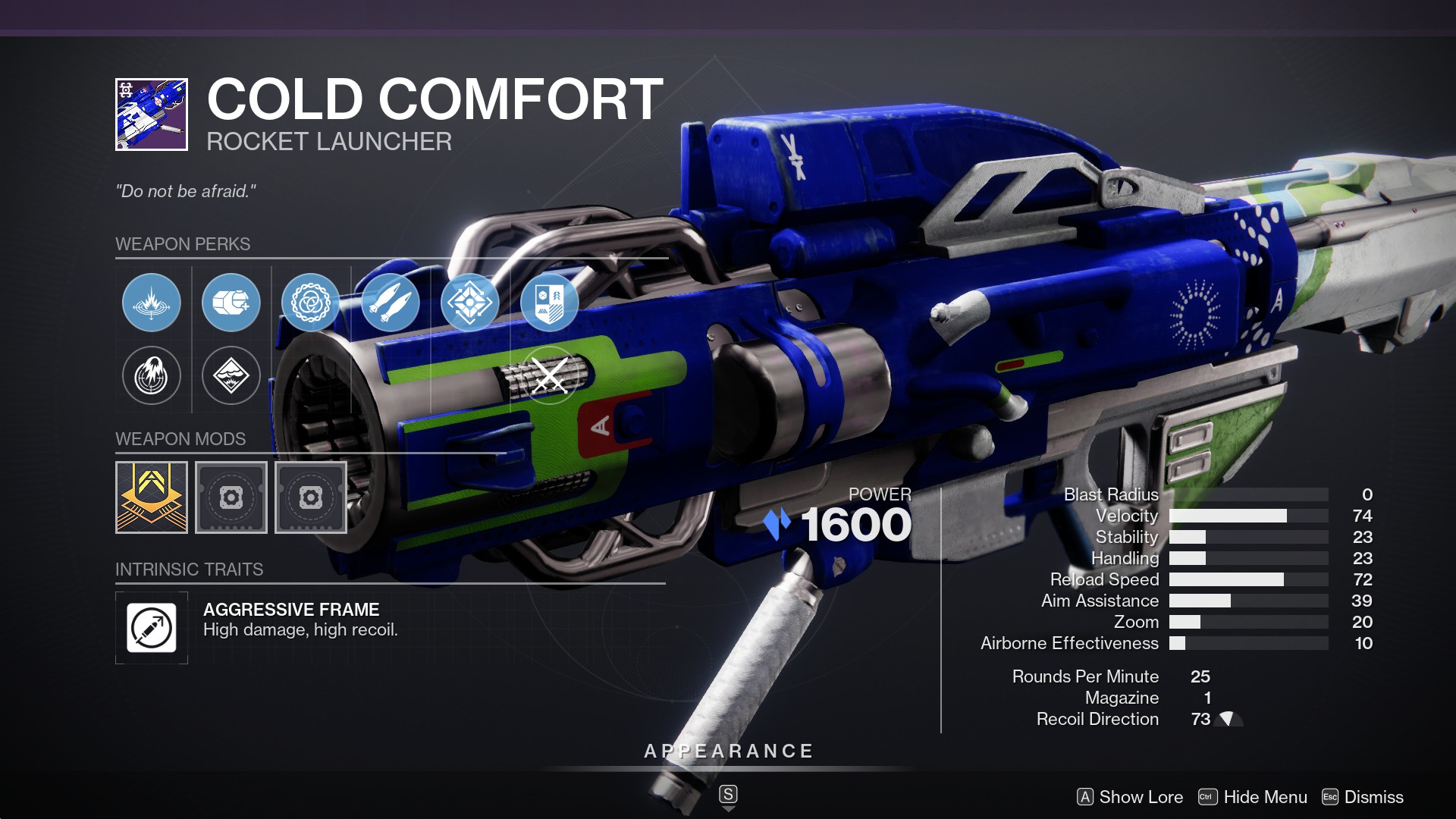Hide Menu on the inspection screen
This screenshot has width=1456, height=819.
click(1253, 797)
